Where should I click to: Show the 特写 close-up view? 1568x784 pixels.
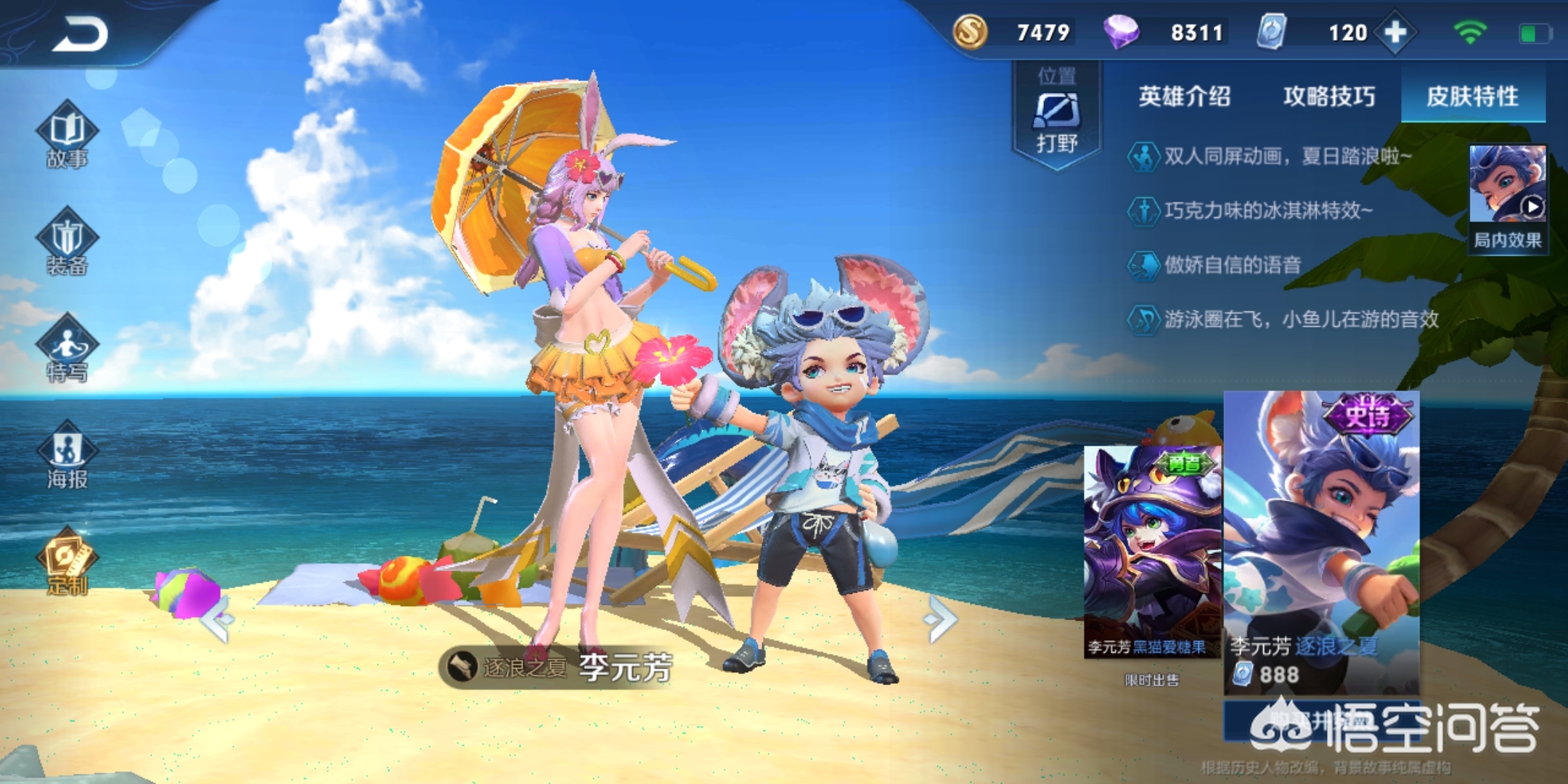click(x=67, y=350)
